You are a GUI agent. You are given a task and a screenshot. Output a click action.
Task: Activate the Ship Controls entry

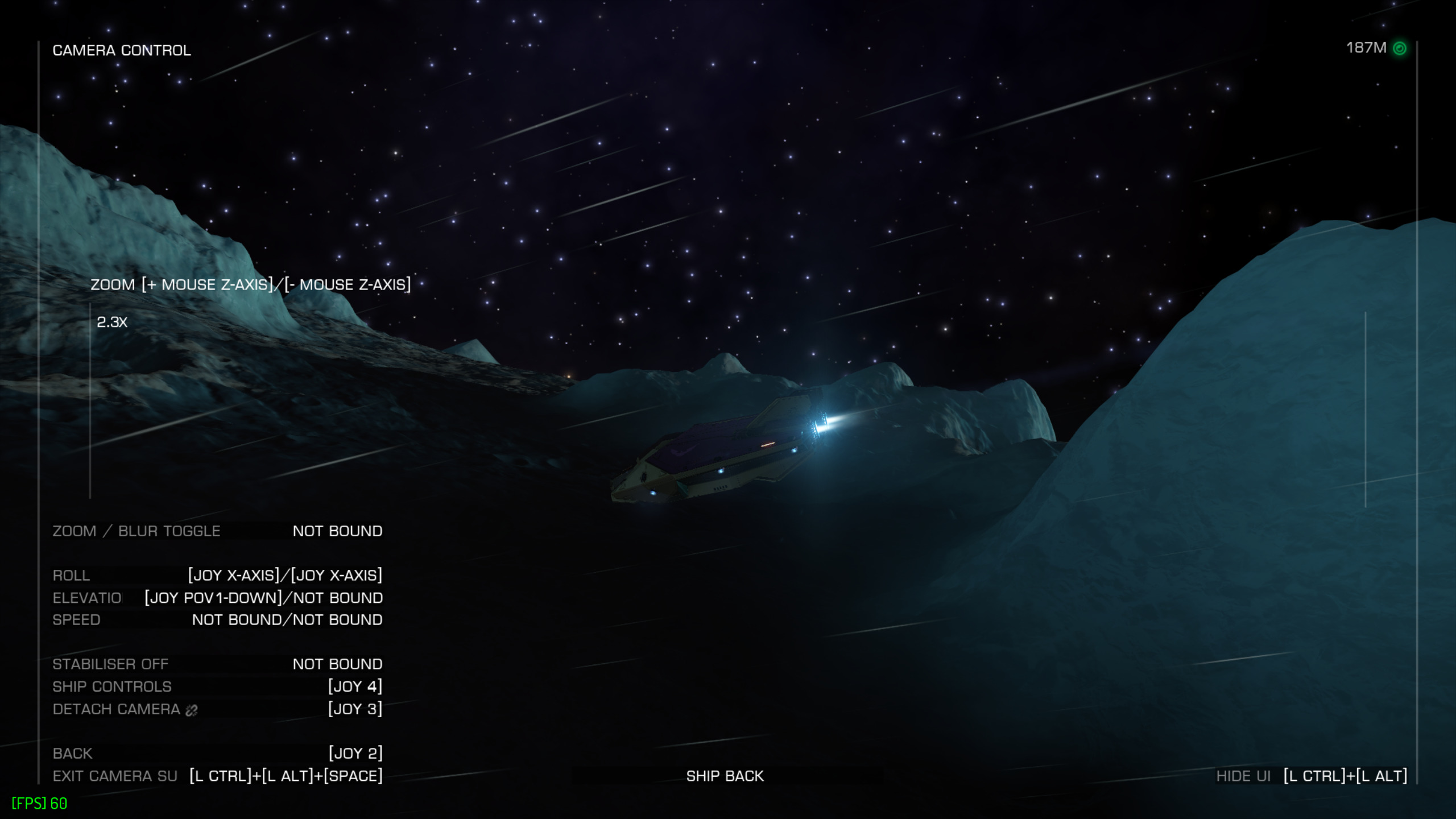217,686
